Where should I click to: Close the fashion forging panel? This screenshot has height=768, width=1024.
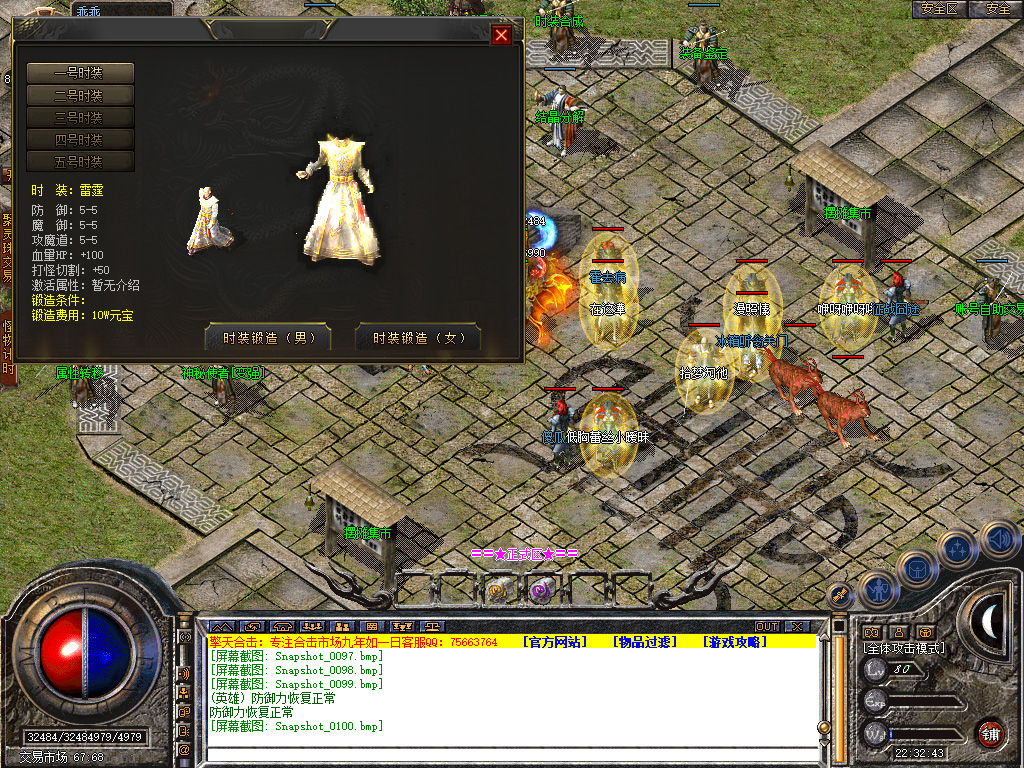click(x=502, y=36)
